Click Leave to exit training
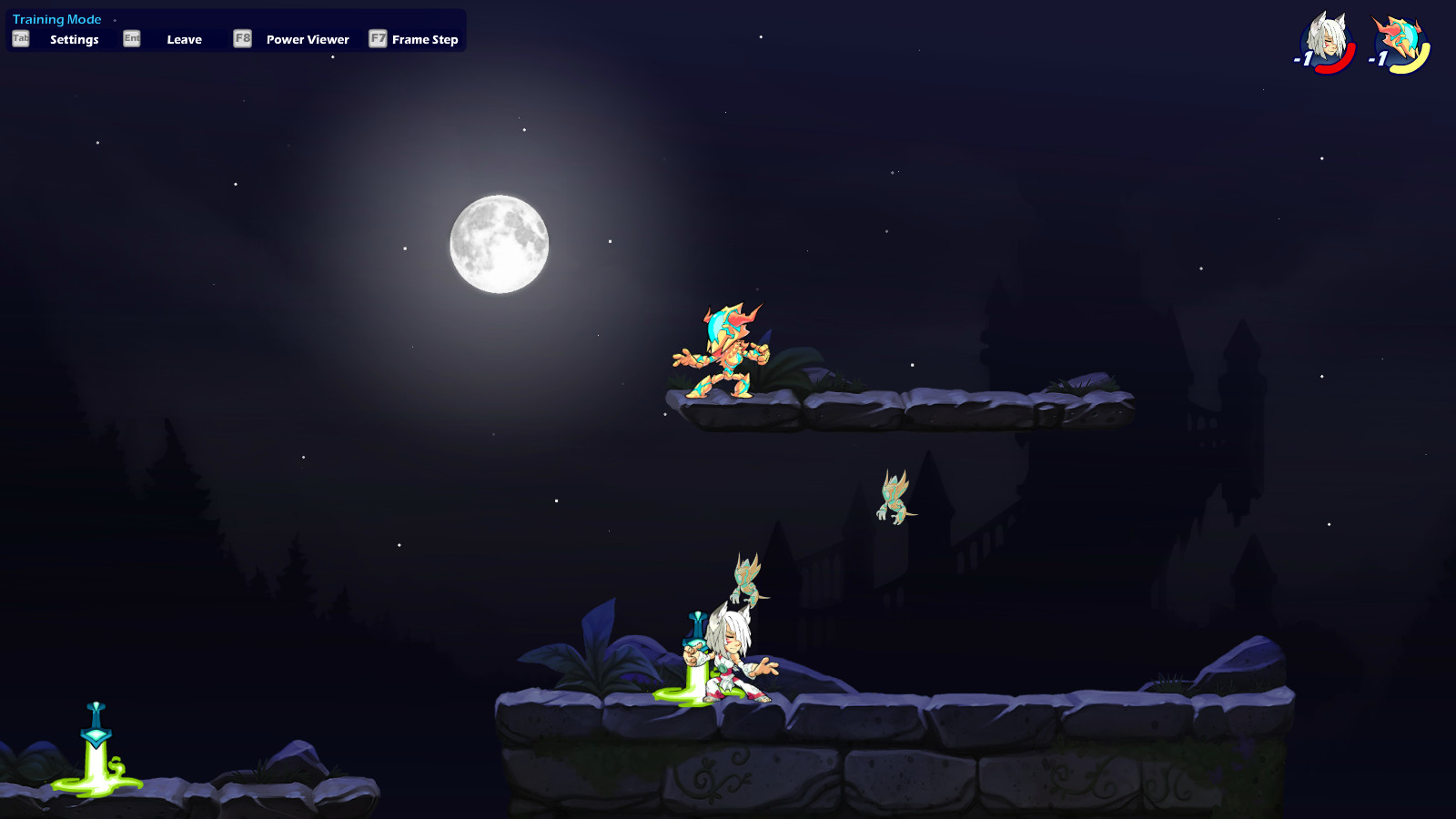The height and width of the screenshot is (819, 1456). tap(185, 39)
